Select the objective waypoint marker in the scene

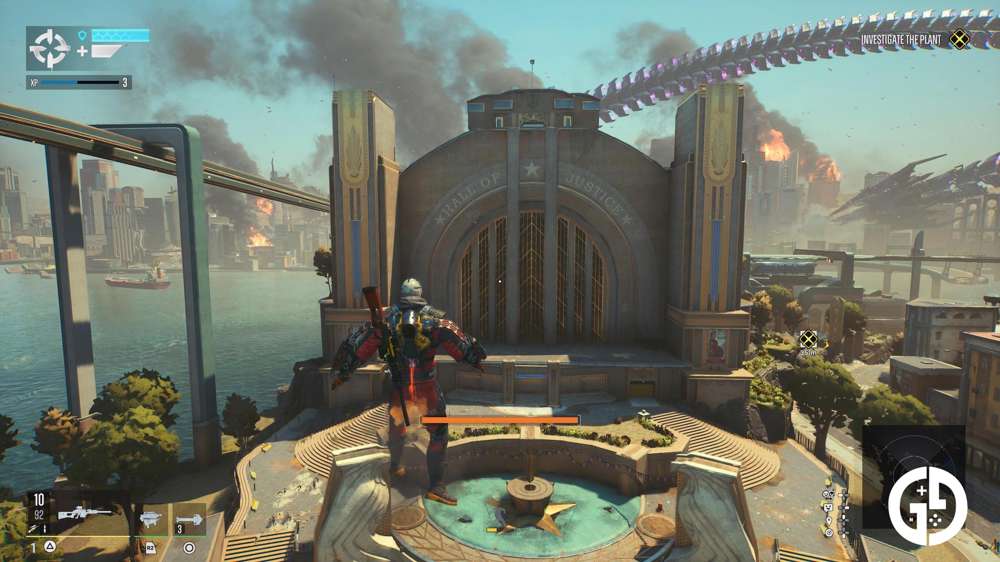pyautogui.click(x=808, y=339)
